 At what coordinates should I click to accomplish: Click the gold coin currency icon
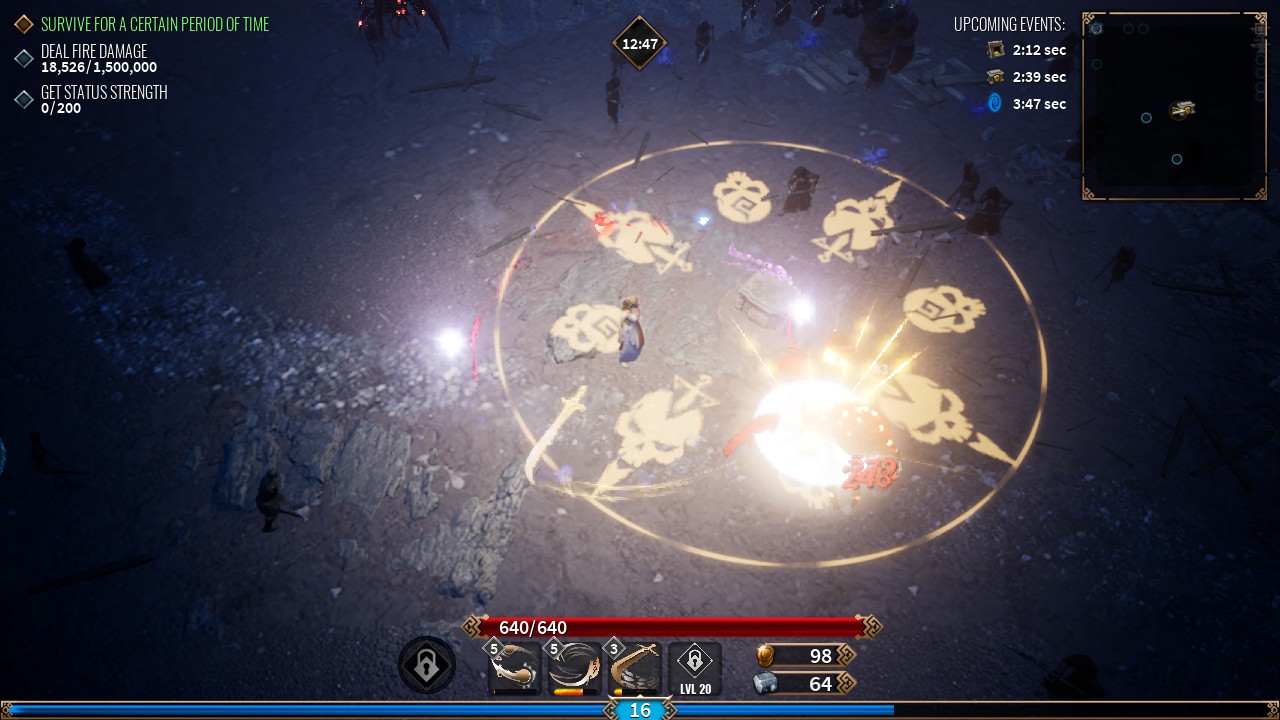click(764, 656)
